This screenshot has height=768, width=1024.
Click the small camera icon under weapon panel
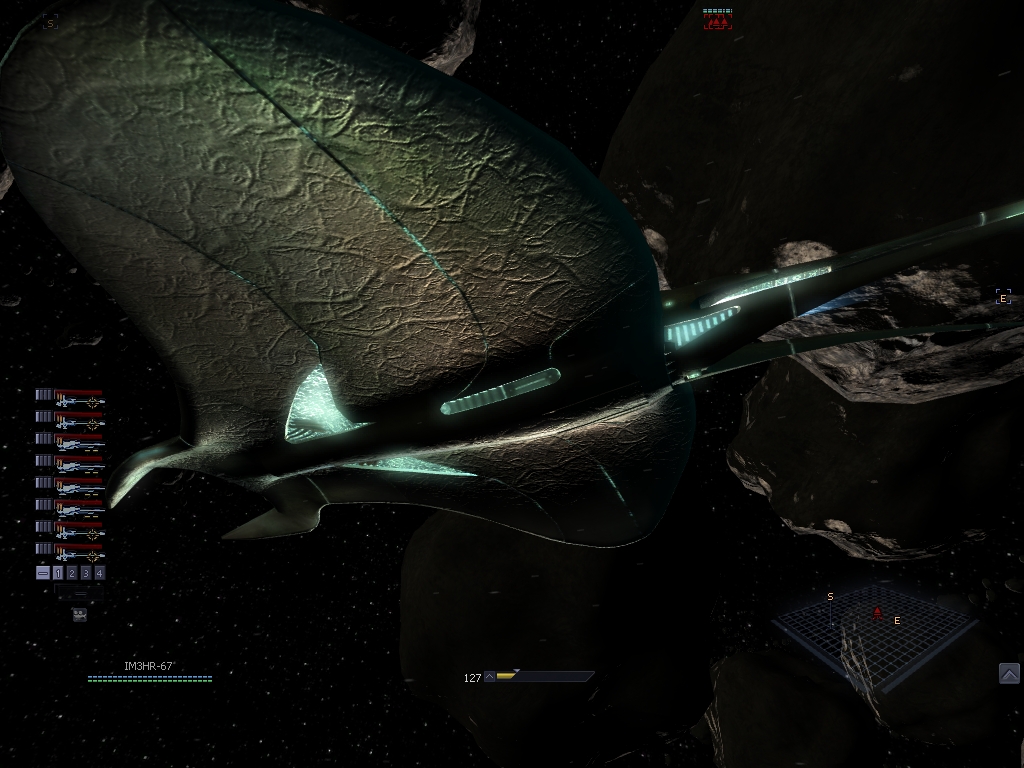(79, 615)
